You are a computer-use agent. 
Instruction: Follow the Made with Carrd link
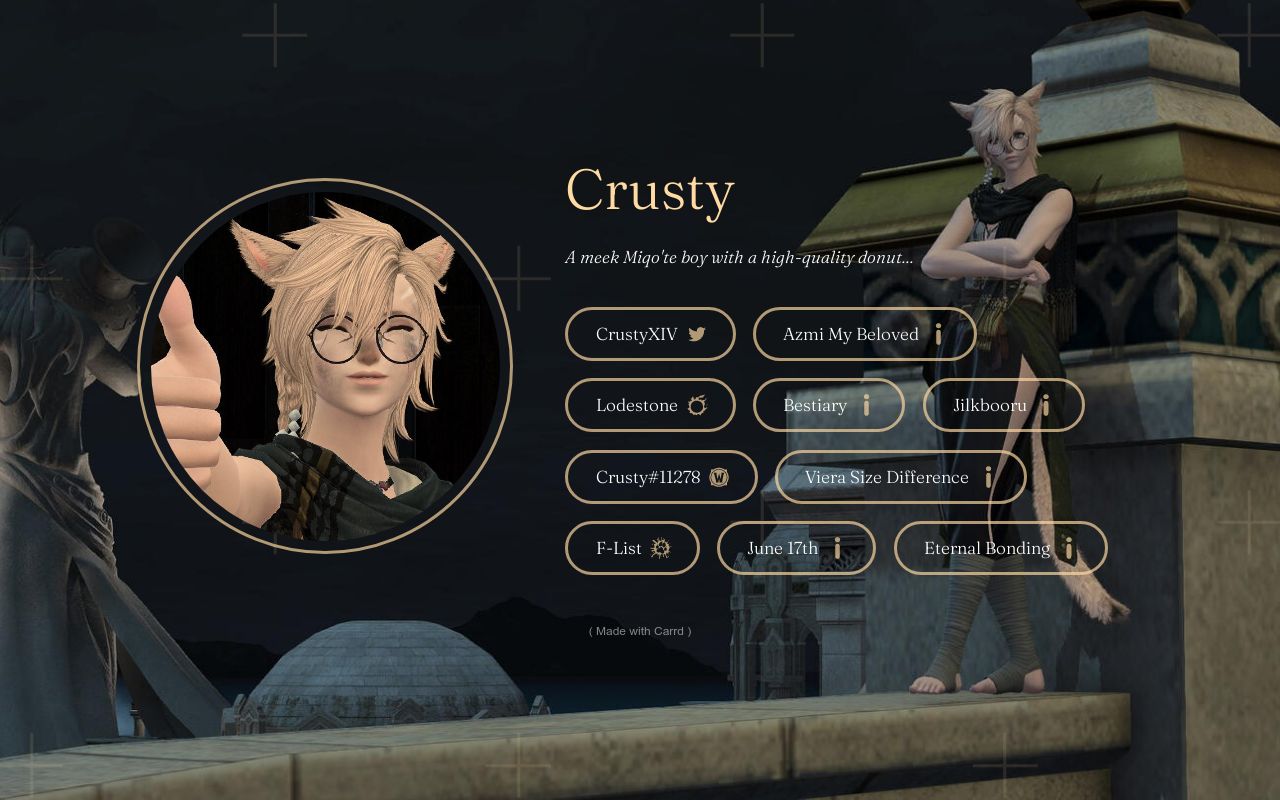click(640, 631)
